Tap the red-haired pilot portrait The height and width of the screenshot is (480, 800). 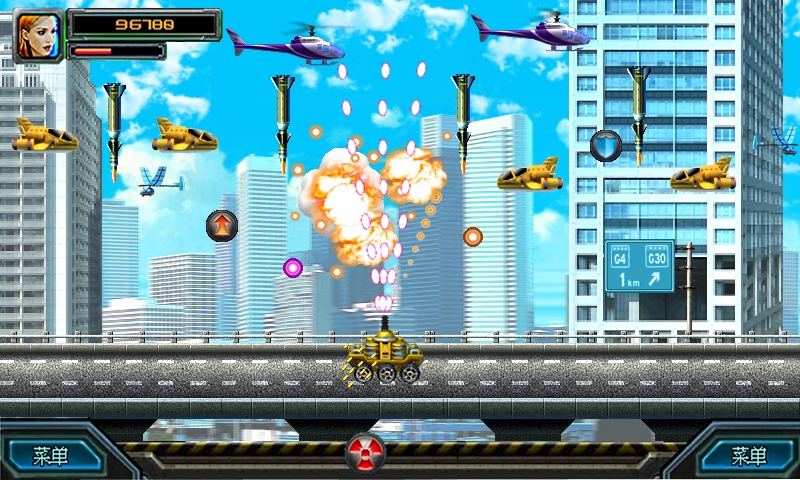37,35
